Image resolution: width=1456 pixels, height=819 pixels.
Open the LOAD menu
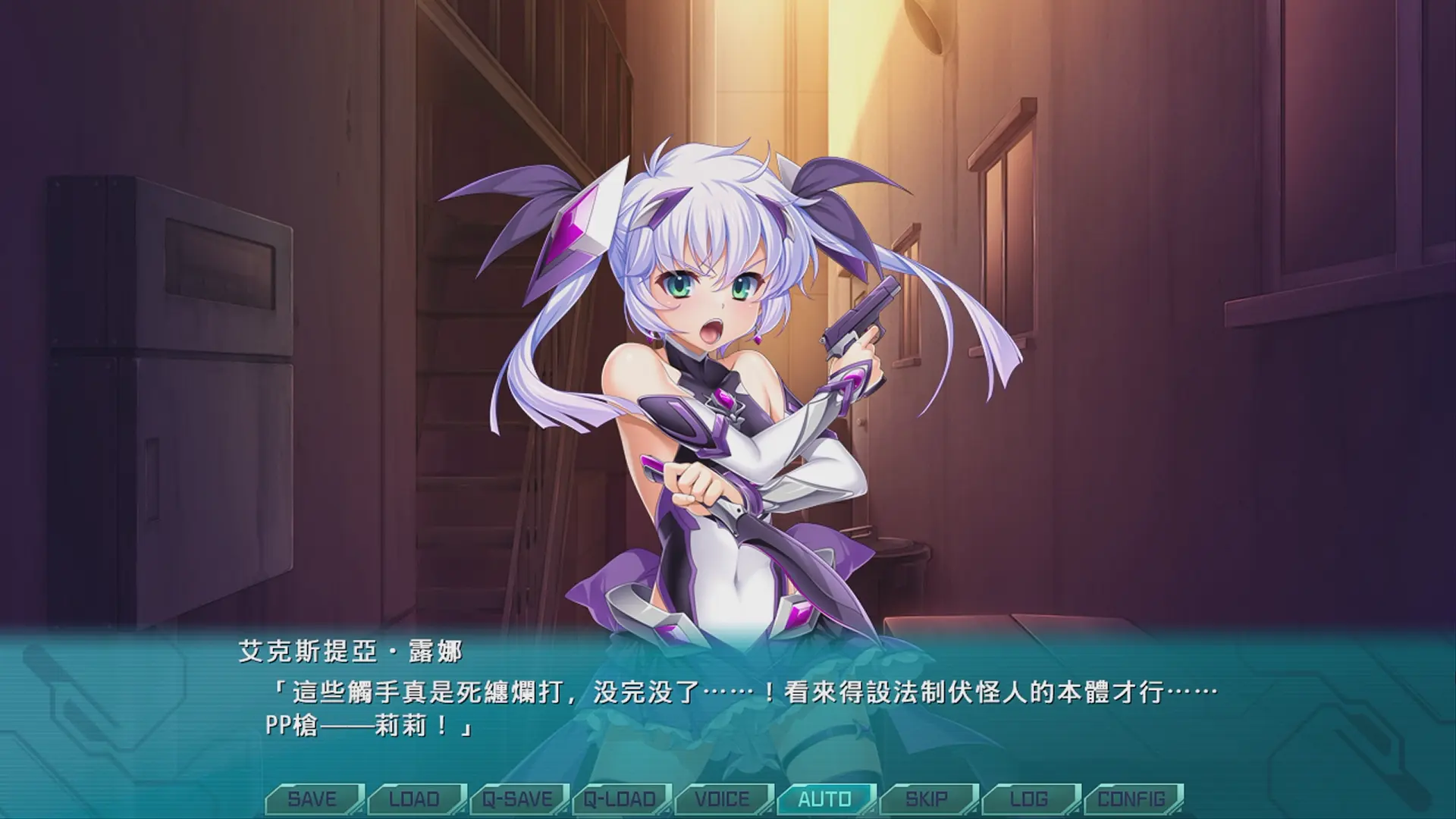click(415, 799)
